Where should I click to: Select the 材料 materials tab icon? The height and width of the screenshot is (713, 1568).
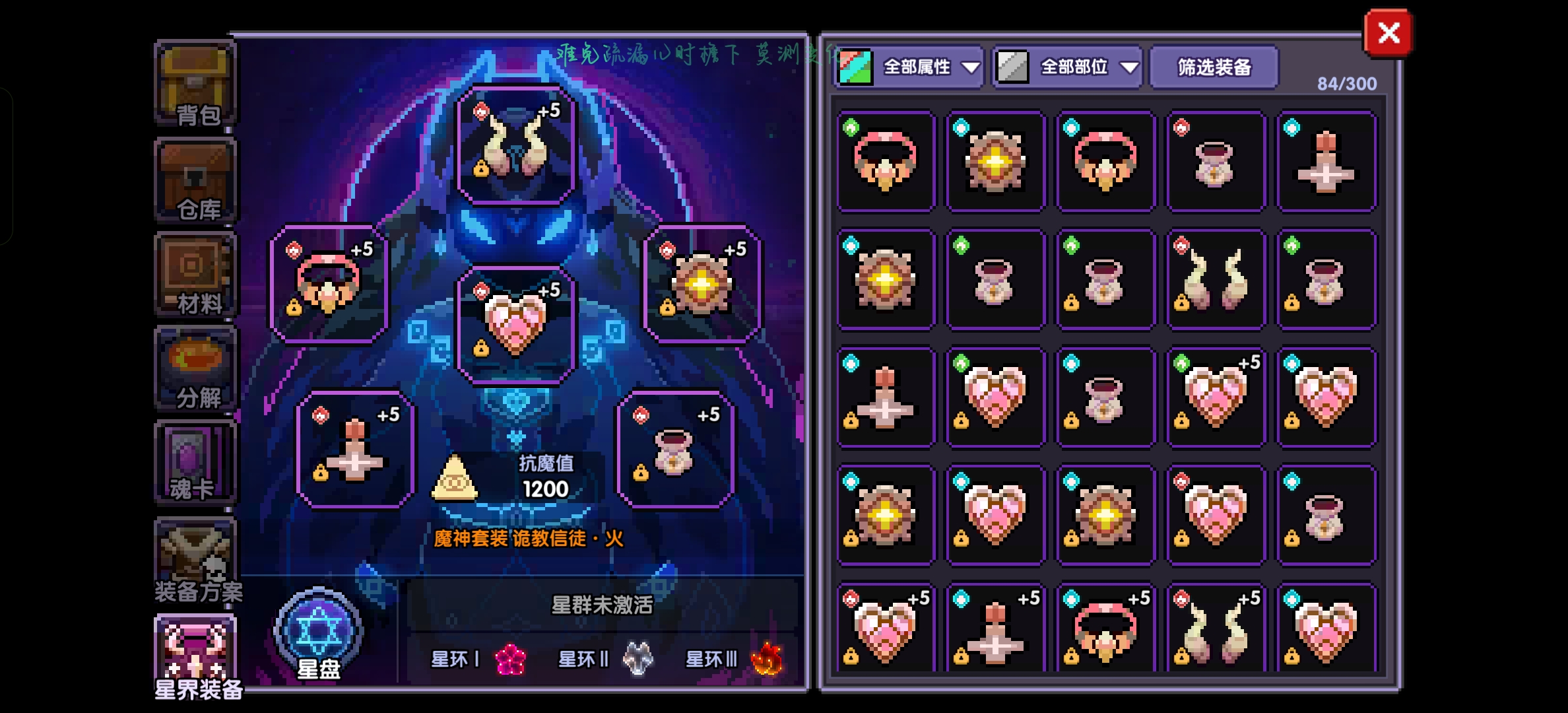(x=195, y=274)
